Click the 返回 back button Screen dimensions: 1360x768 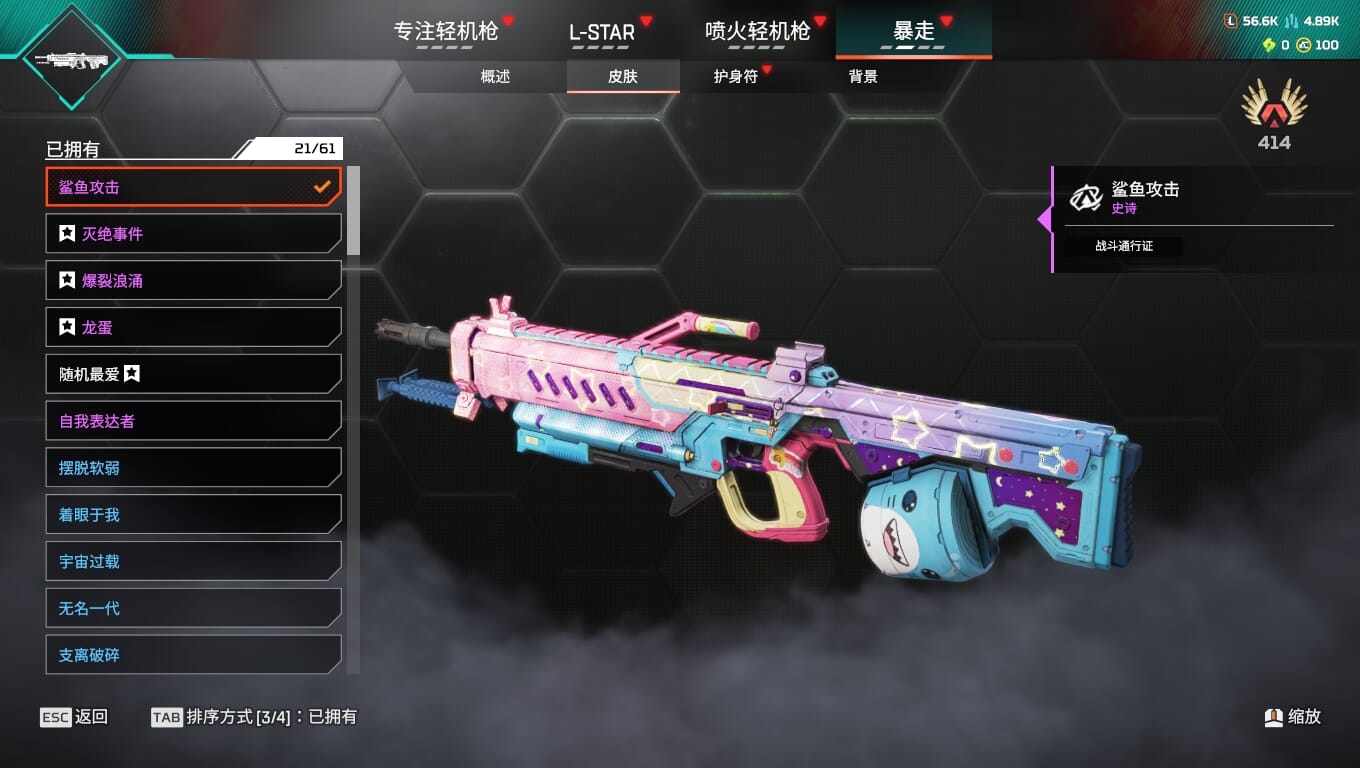tap(74, 717)
